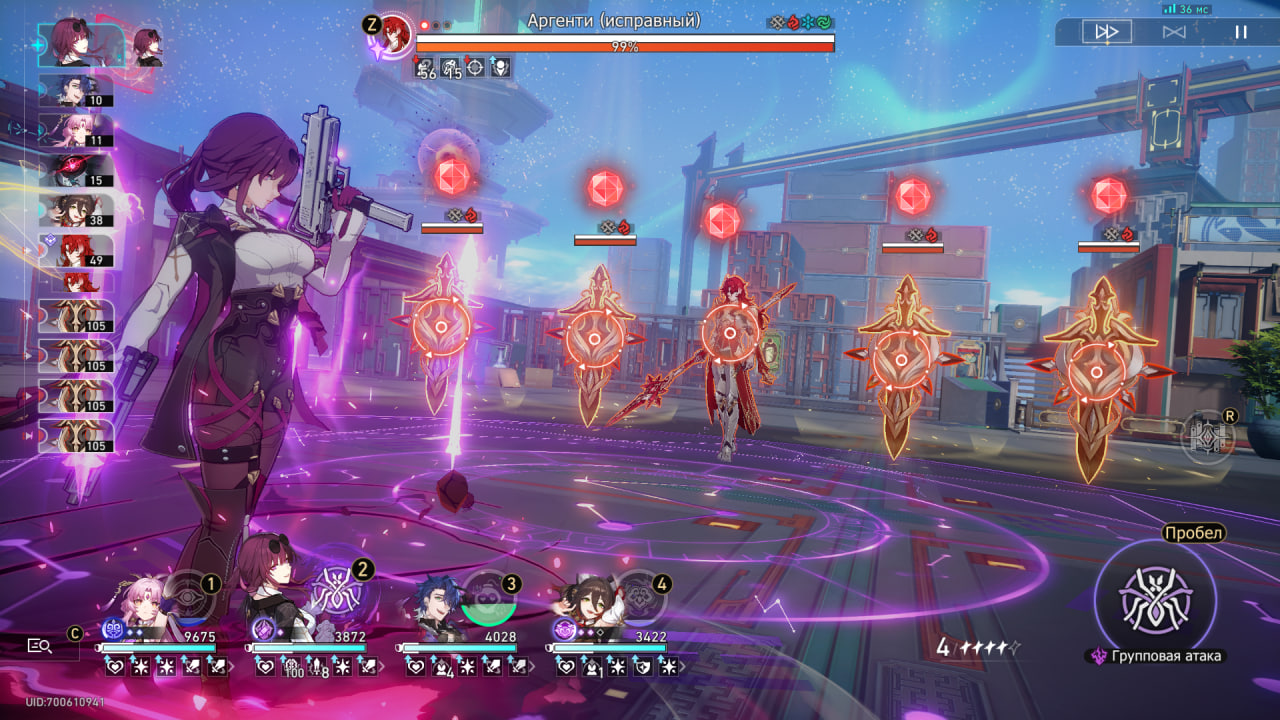The width and height of the screenshot is (1280, 720).
Task: Select the brown-haired character's party portrait
Action: pos(583,598)
